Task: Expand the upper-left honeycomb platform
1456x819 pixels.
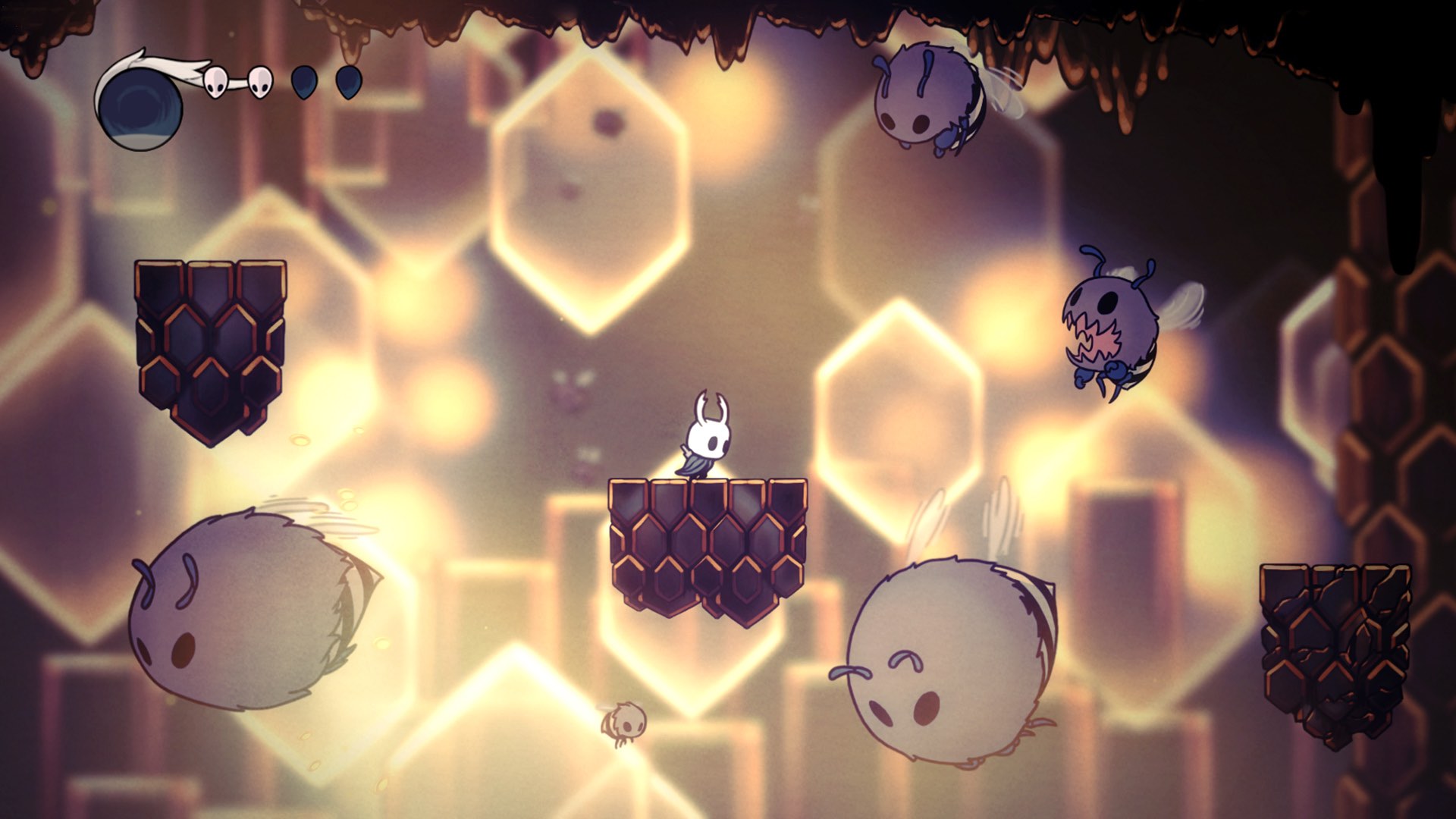Action: point(209,349)
